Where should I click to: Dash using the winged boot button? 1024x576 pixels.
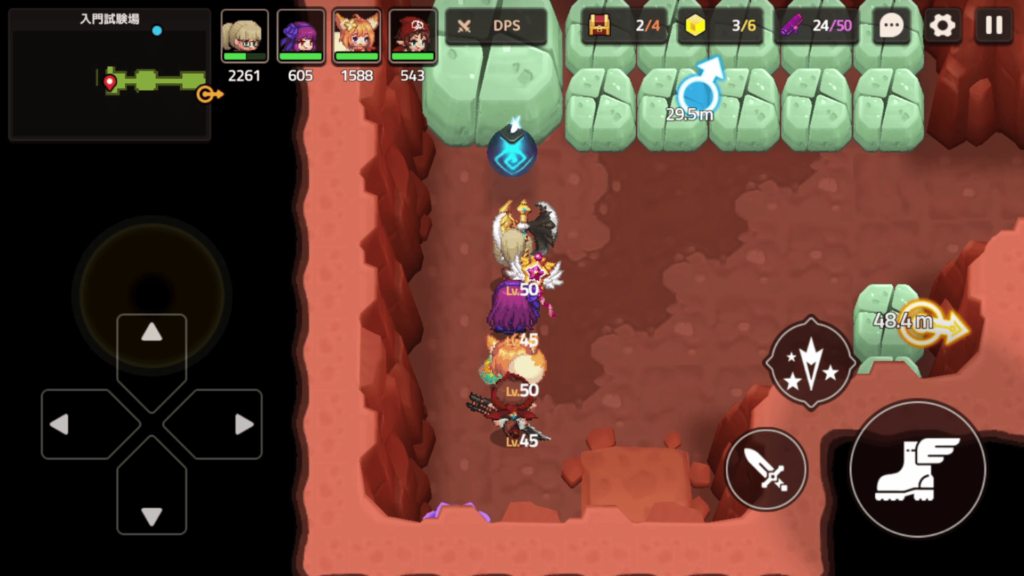pos(916,469)
